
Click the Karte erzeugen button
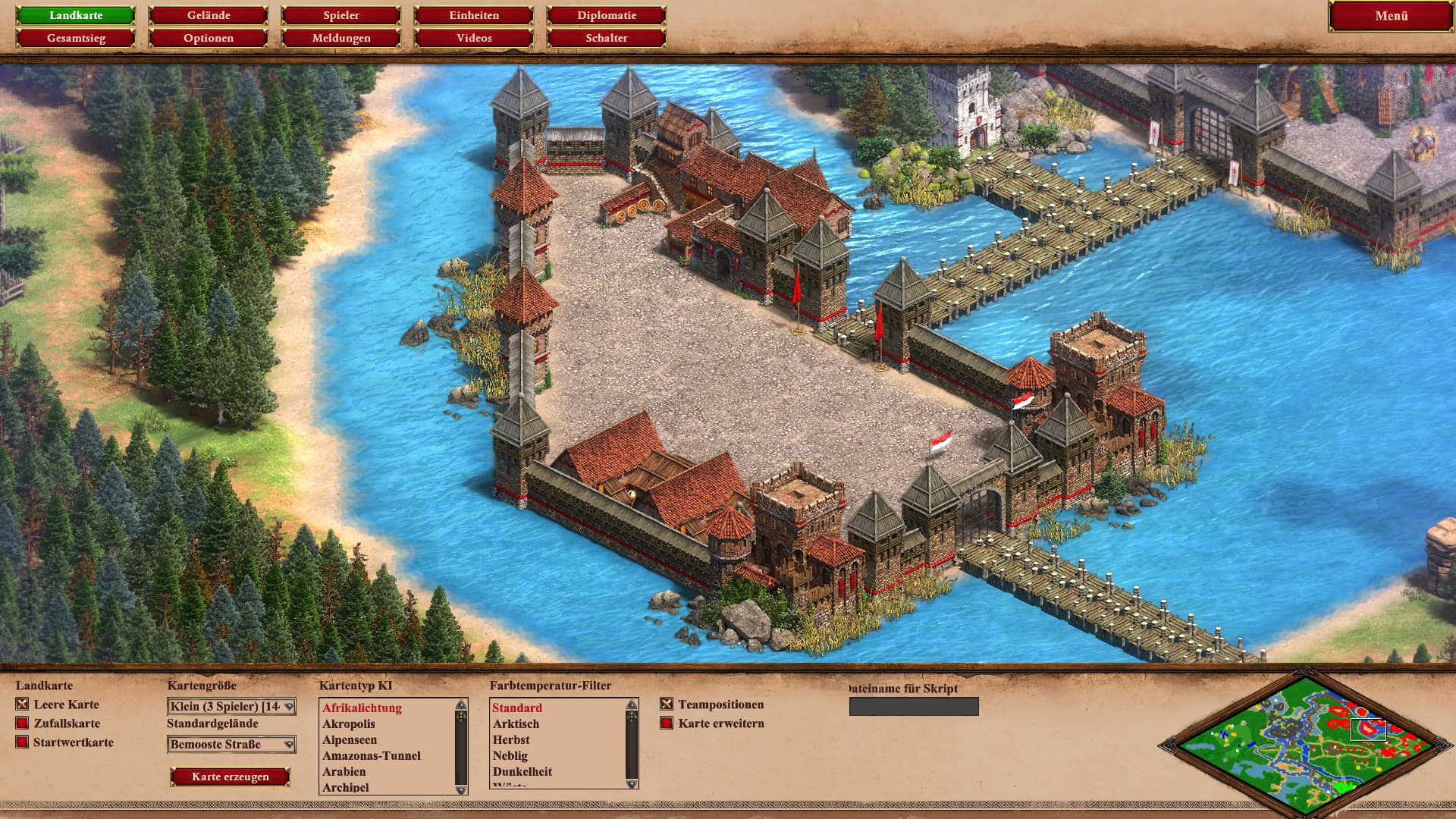click(x=231, y=777)
